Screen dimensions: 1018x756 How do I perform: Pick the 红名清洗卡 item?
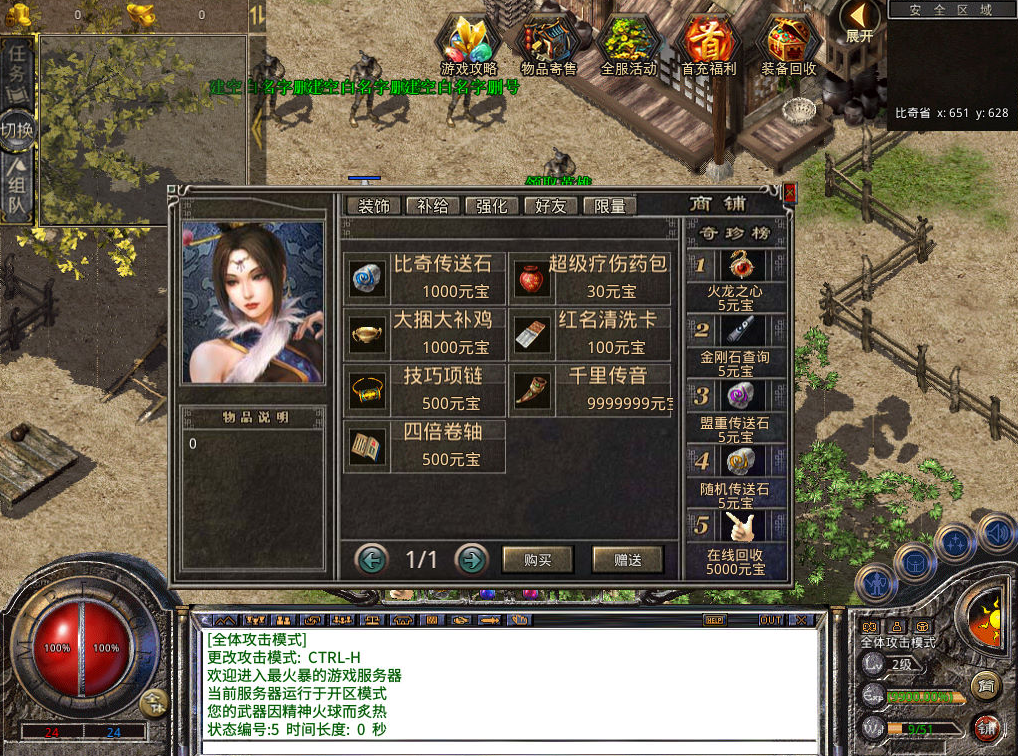(x=591, y=334)
